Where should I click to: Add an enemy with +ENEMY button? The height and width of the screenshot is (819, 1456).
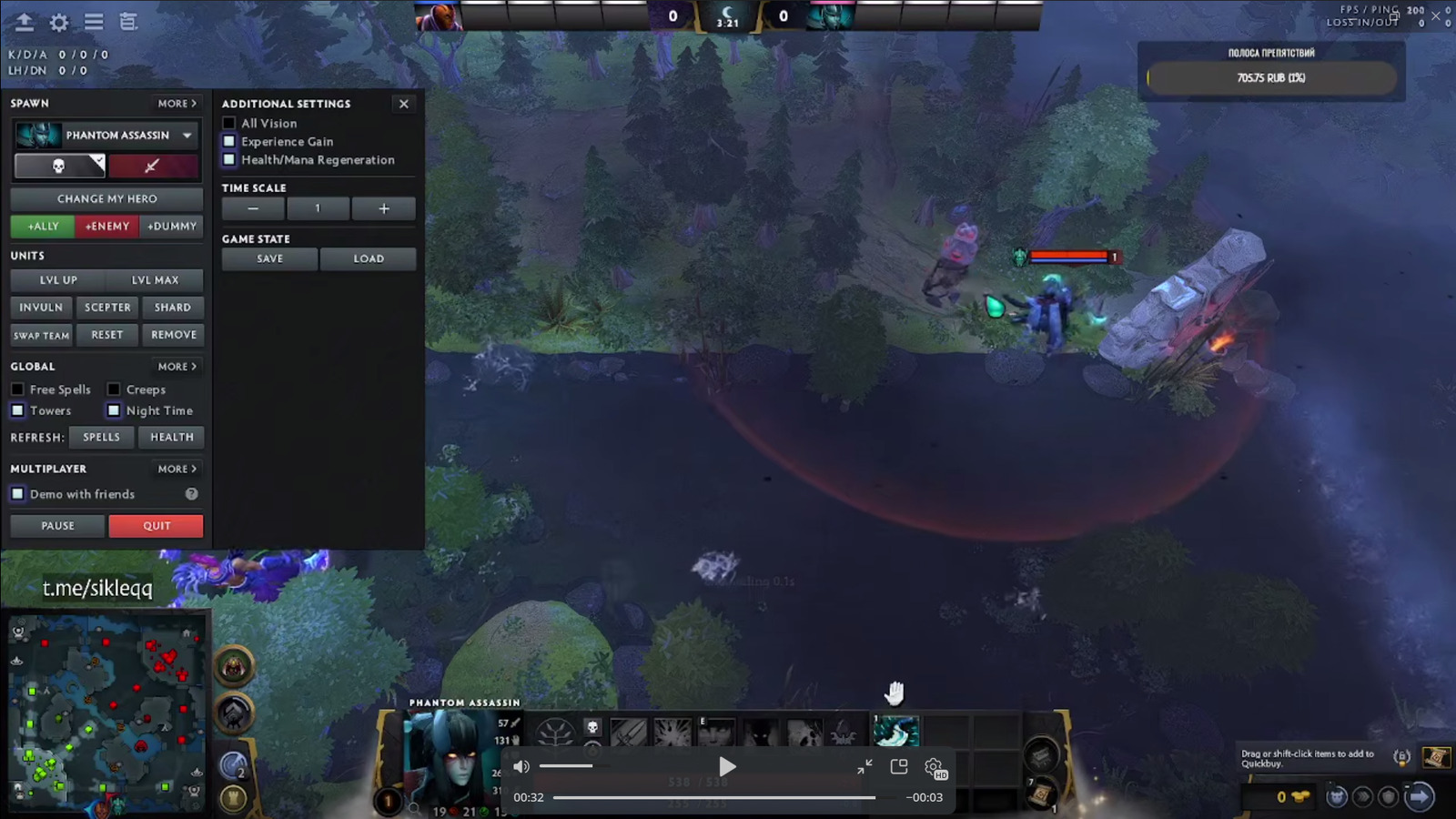107,226
